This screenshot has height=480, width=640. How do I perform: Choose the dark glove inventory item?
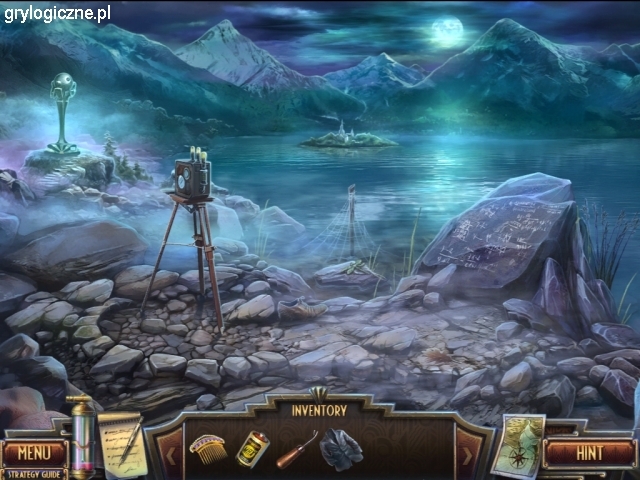340,449
